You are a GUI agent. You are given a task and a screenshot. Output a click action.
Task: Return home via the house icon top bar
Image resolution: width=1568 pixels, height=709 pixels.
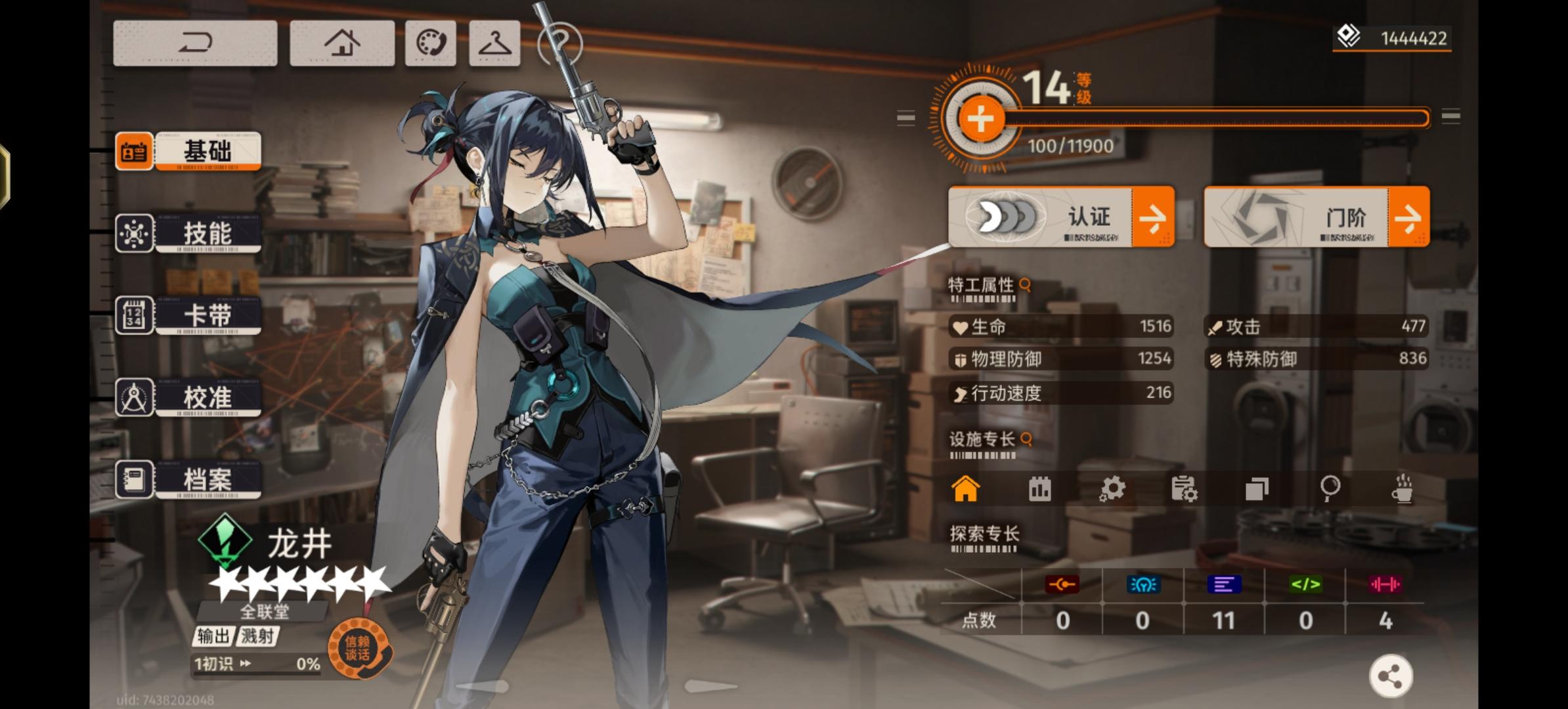[x=342, y=43]
